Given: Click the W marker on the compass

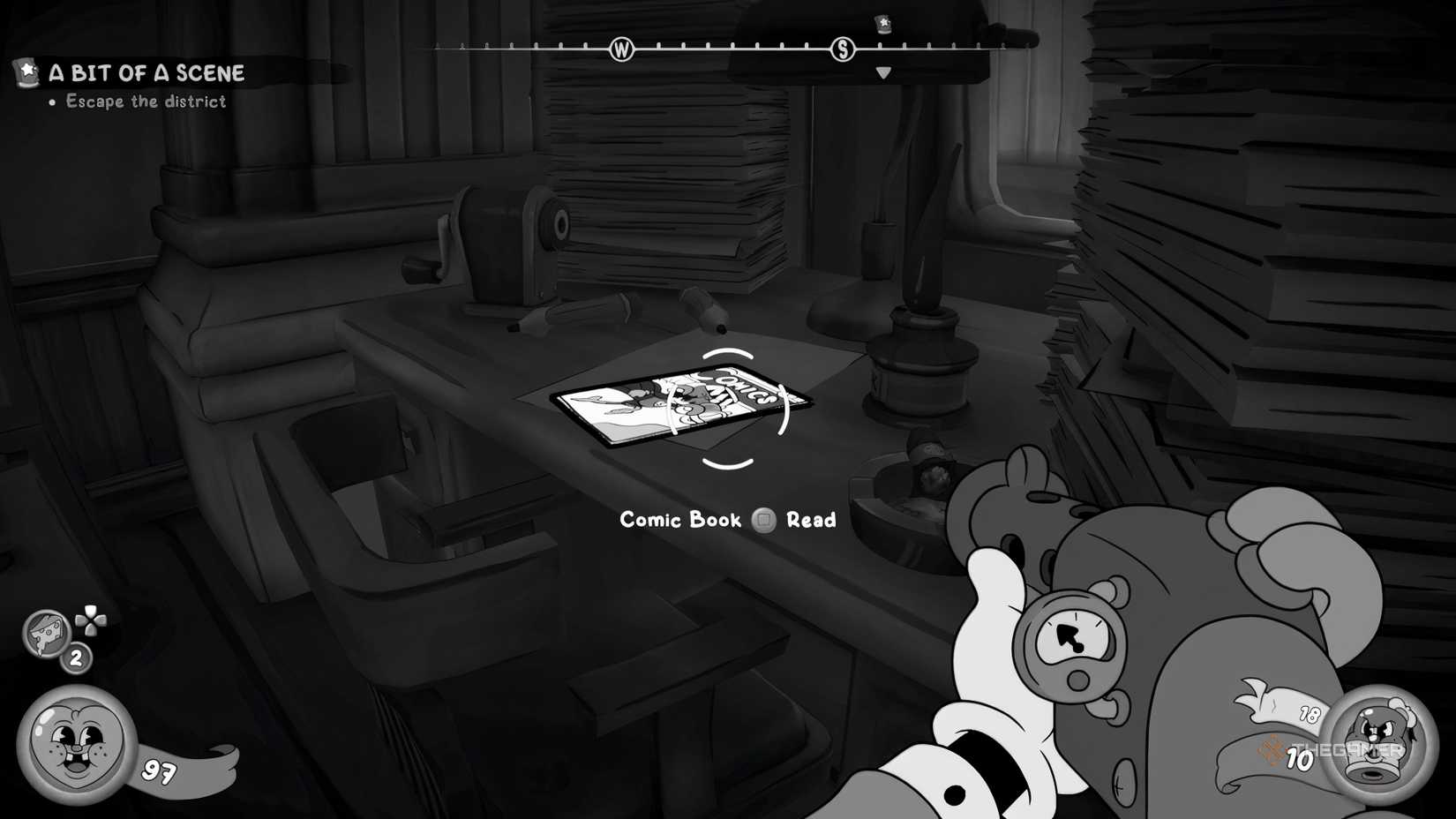Looking at the screenshot, I should pos(621,49).
